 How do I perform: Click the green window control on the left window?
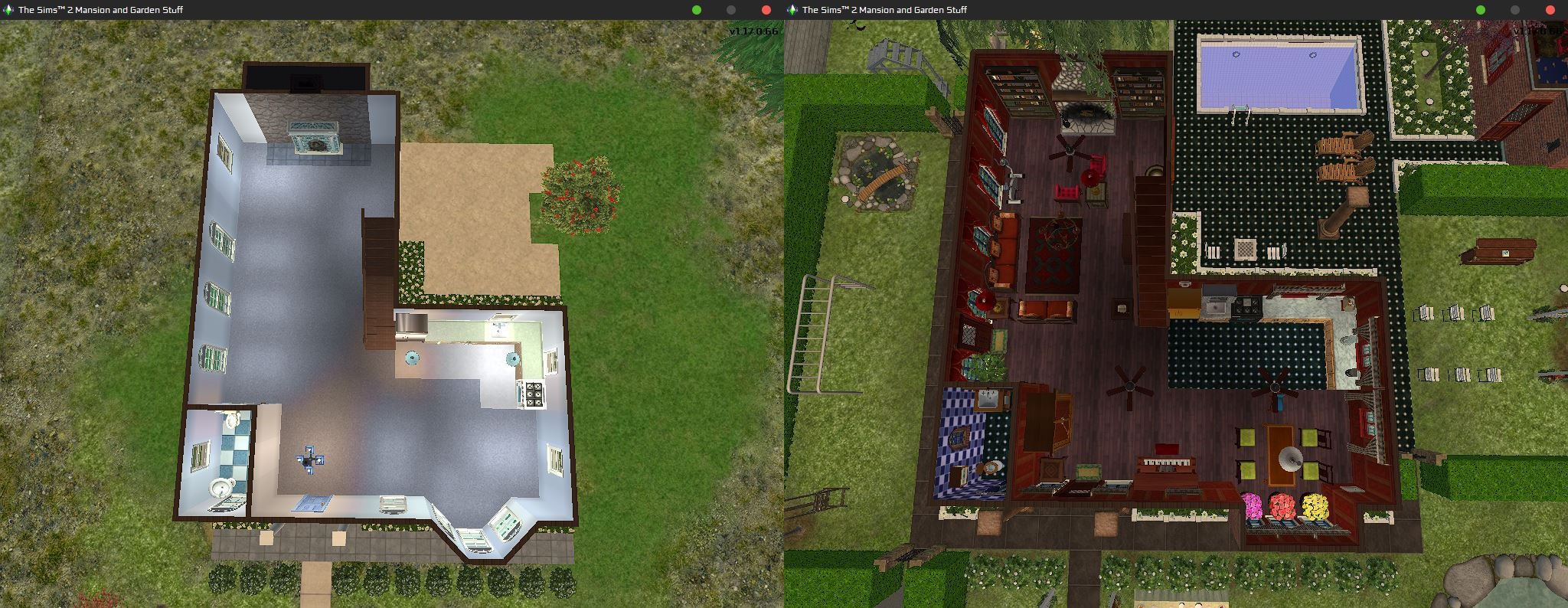coord(696,10)
